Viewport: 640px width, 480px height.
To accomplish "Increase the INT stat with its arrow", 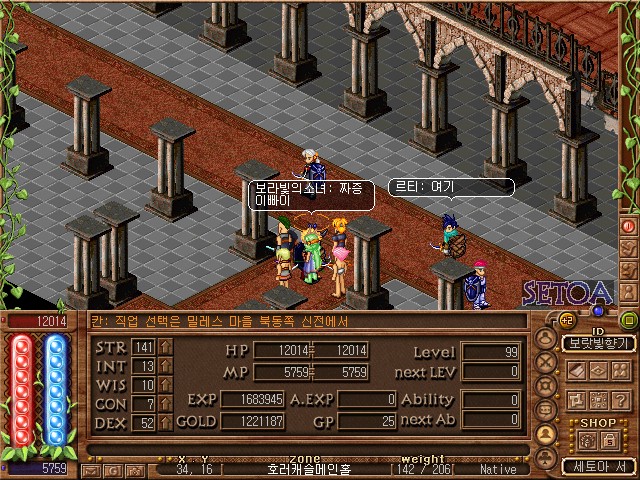I will pos(165,366).
